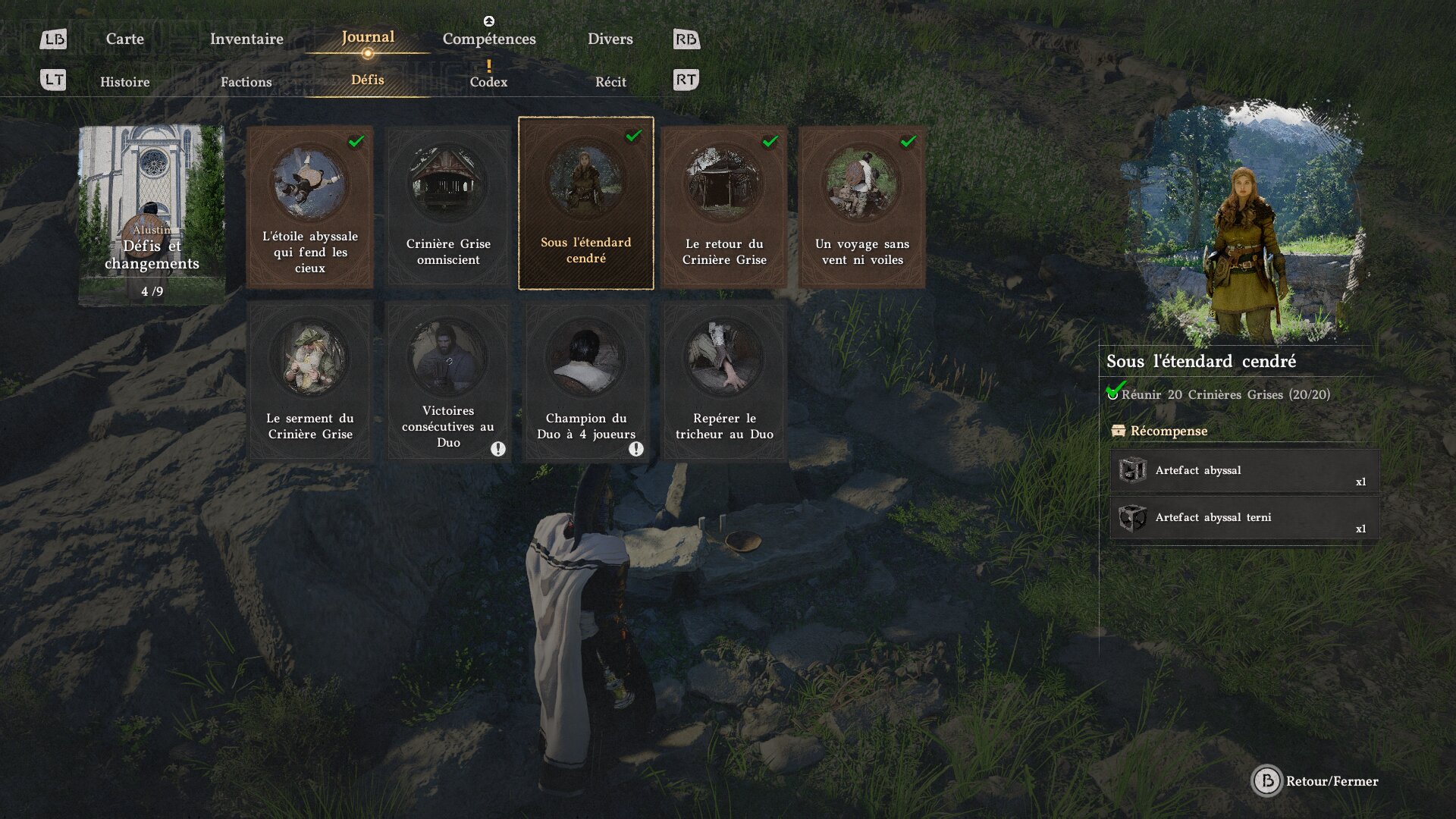View the Victoires consécutives au Duo challenge

[x=448, y=381]
